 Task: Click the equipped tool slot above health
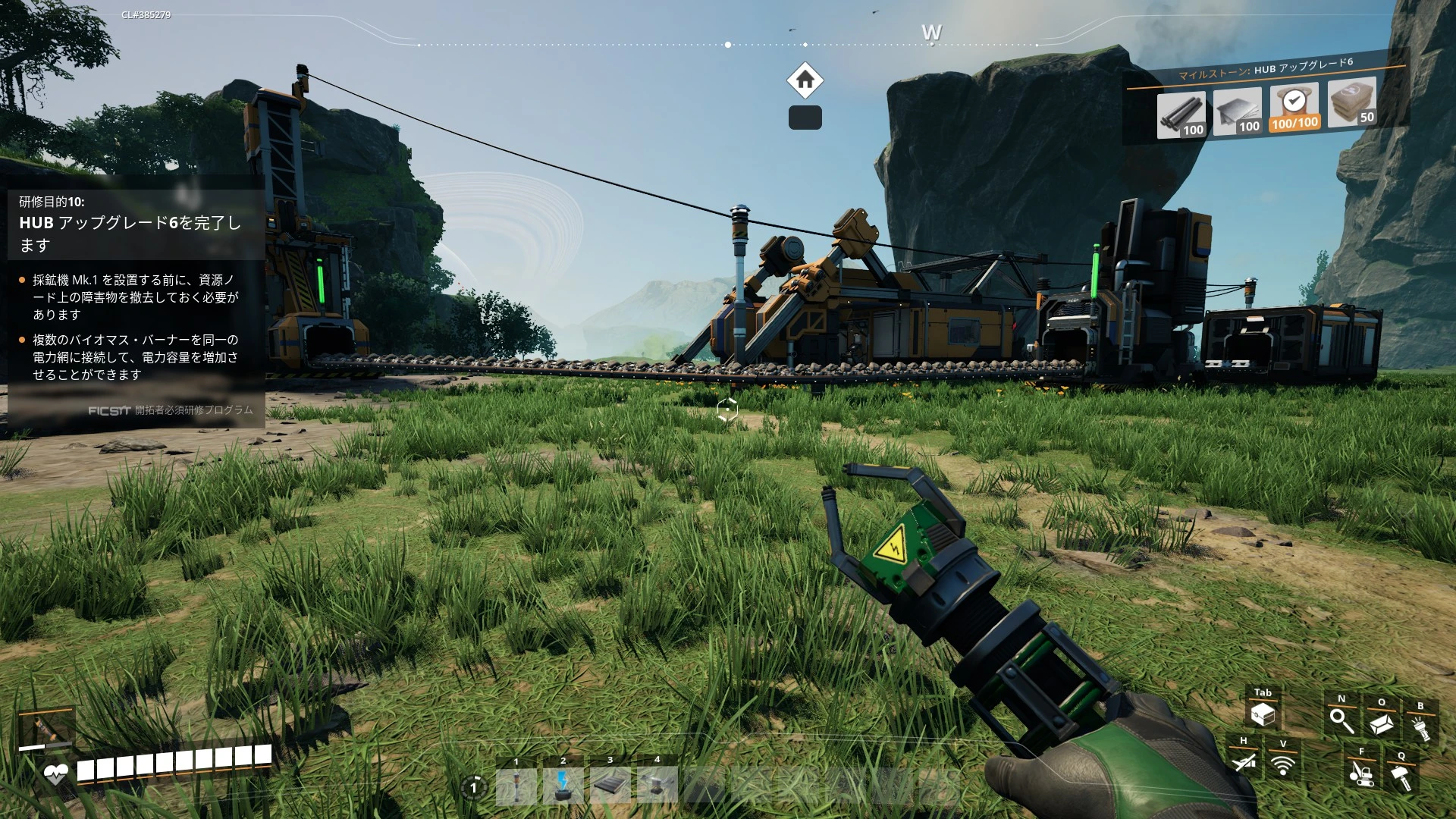coord(45,730)
